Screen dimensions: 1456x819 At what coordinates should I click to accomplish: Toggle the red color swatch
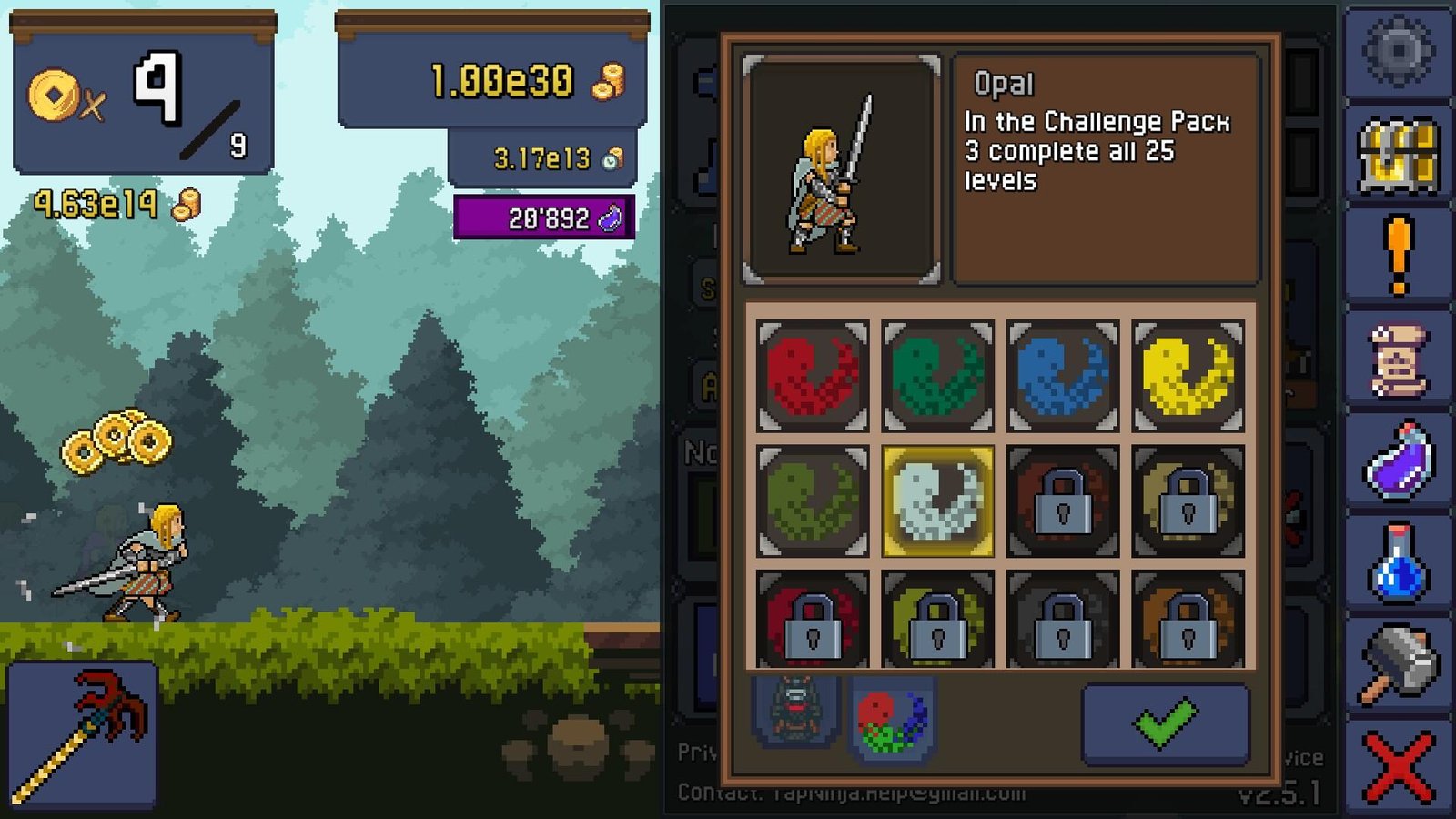coord(810,378)
